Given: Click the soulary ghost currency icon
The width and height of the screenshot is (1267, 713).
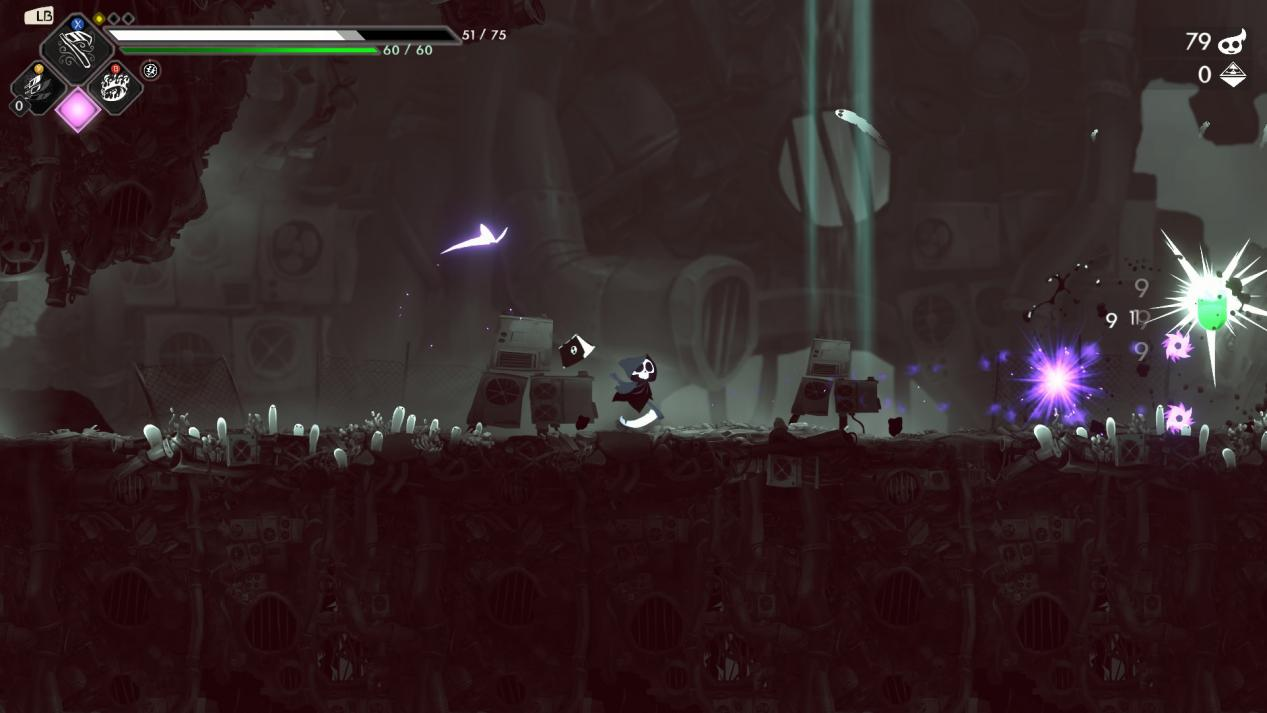Looking at the screenshot, I should [1231, 41].
